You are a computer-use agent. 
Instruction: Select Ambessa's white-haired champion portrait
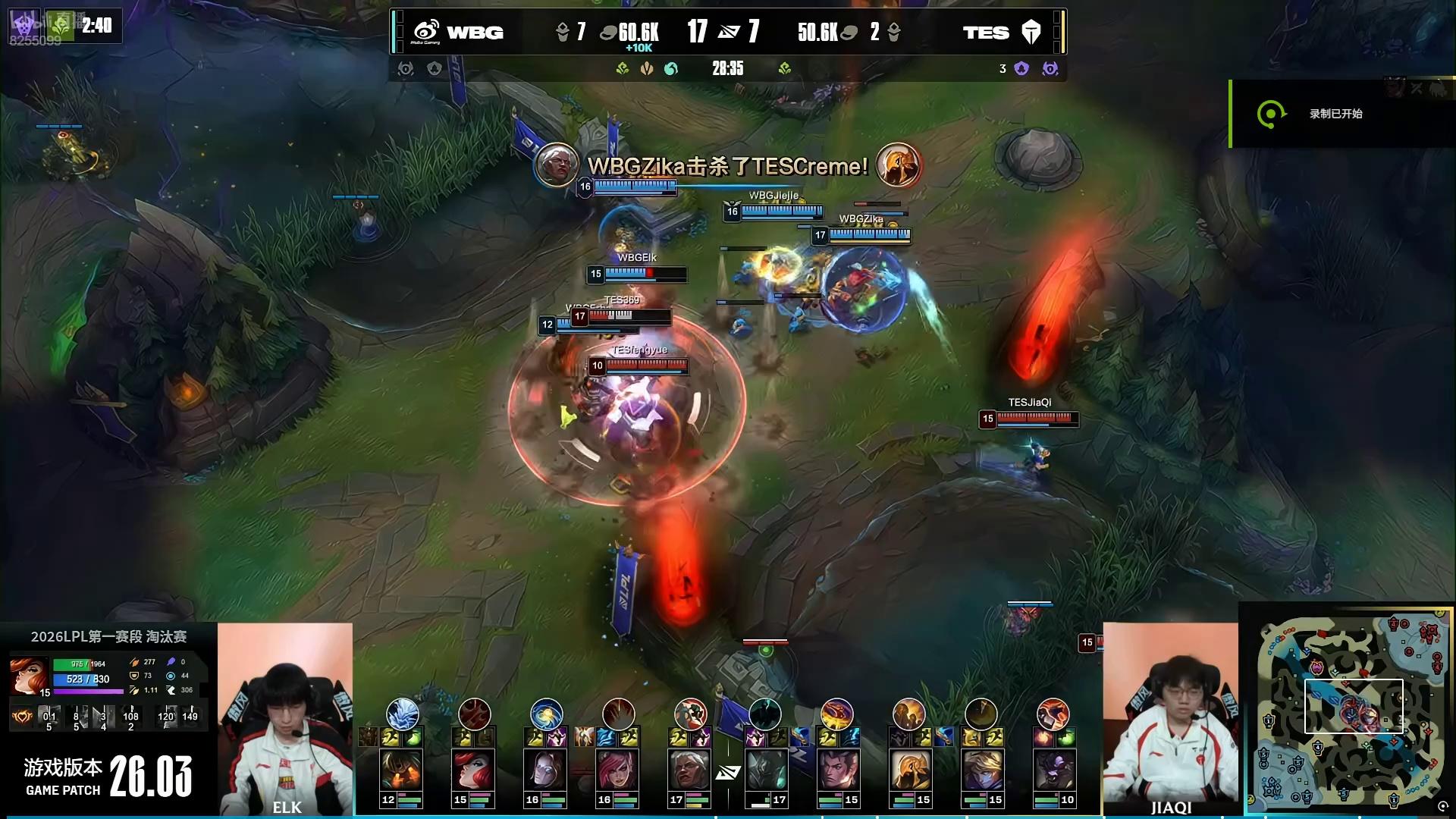(689, 770)
